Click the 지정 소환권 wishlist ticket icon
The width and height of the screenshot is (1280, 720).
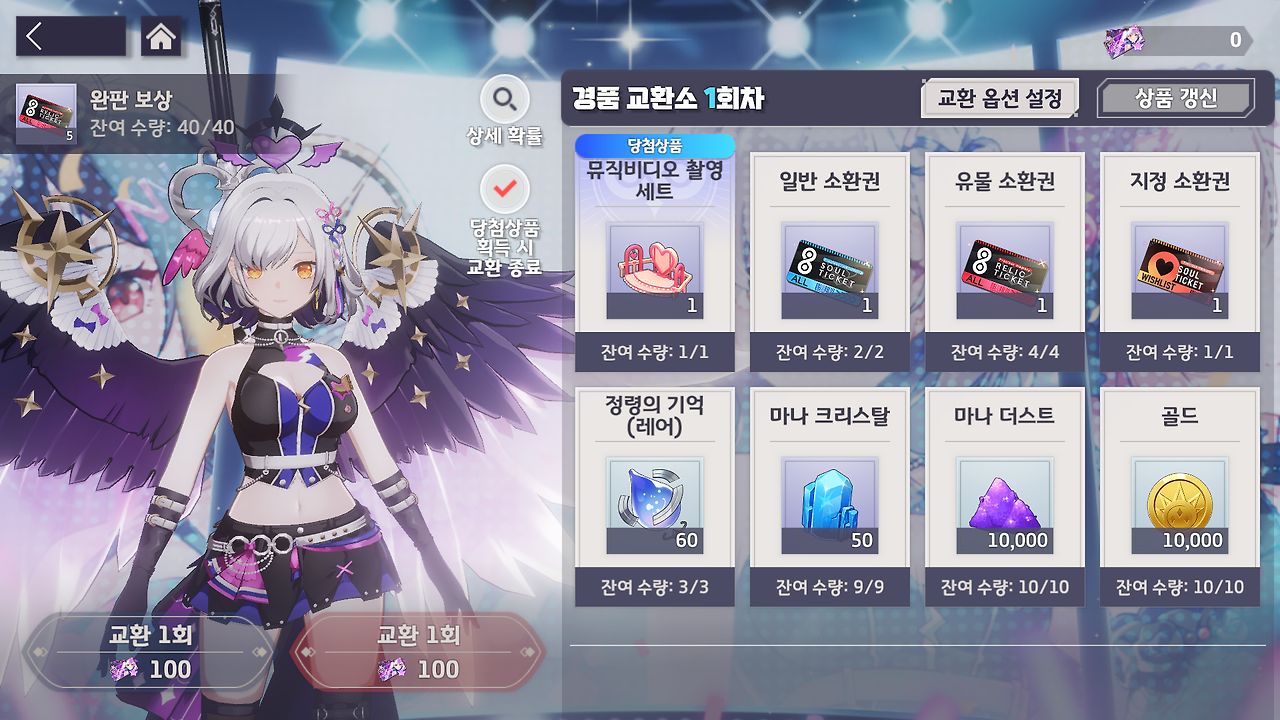[1179, 270]
